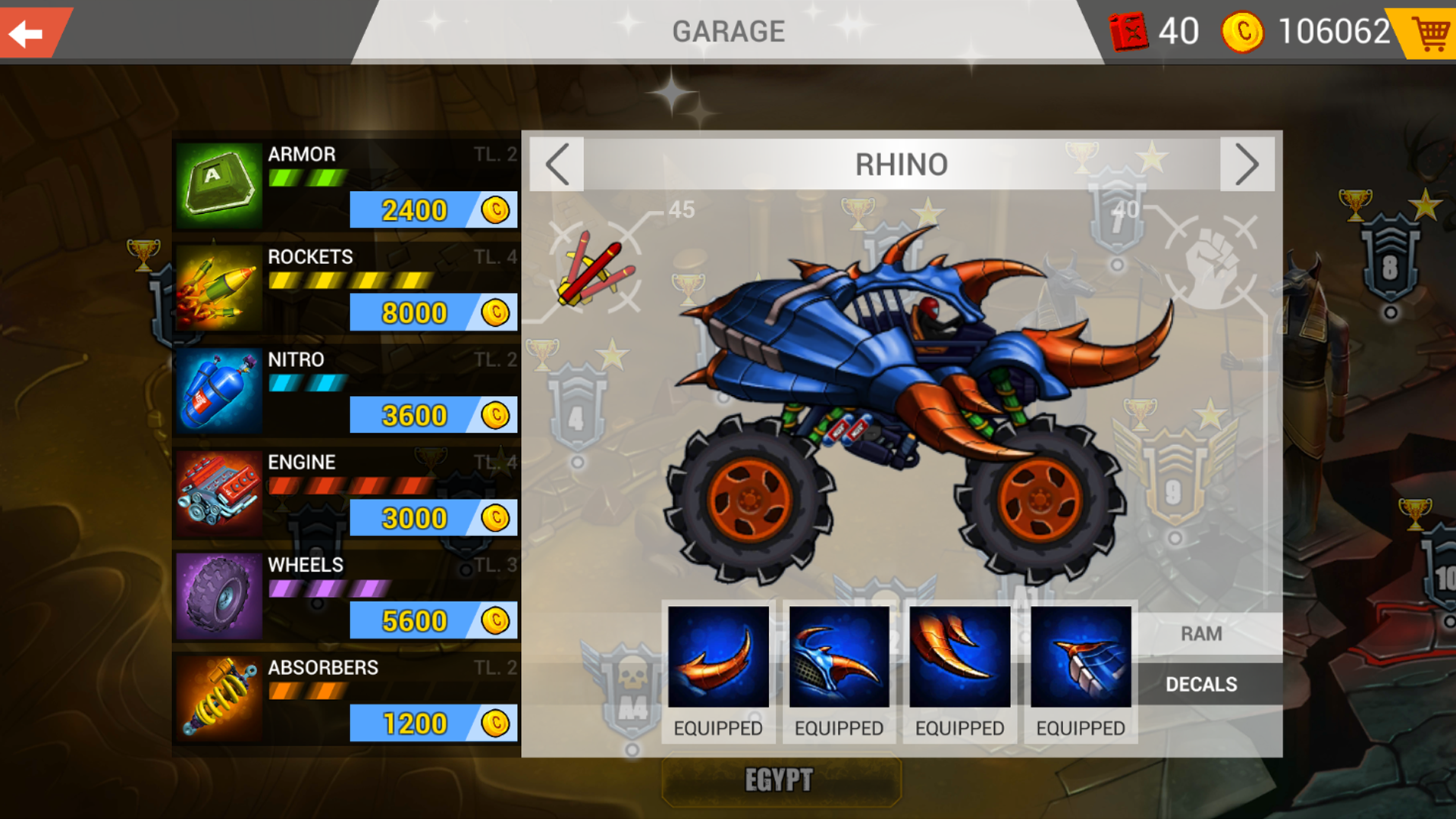Image resolution: width=1456 pixels, height=819 pixels.
Task: Open the Absorbers upgrade item
Action: click(218, 698)
